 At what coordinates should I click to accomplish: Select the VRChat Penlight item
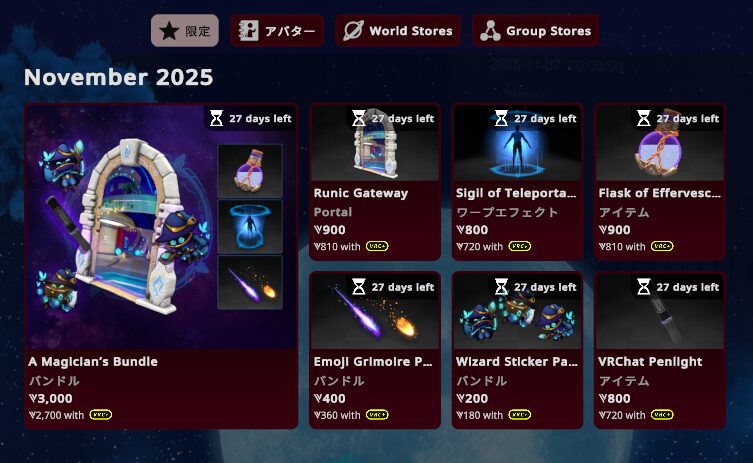[659, 349]
